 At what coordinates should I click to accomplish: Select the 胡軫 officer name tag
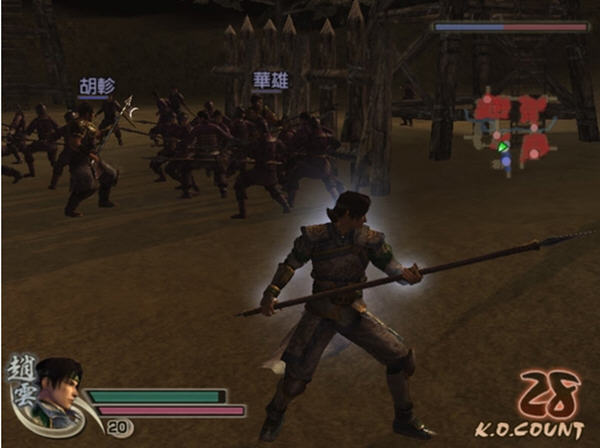pyautogui.click(x=96, y=87)
